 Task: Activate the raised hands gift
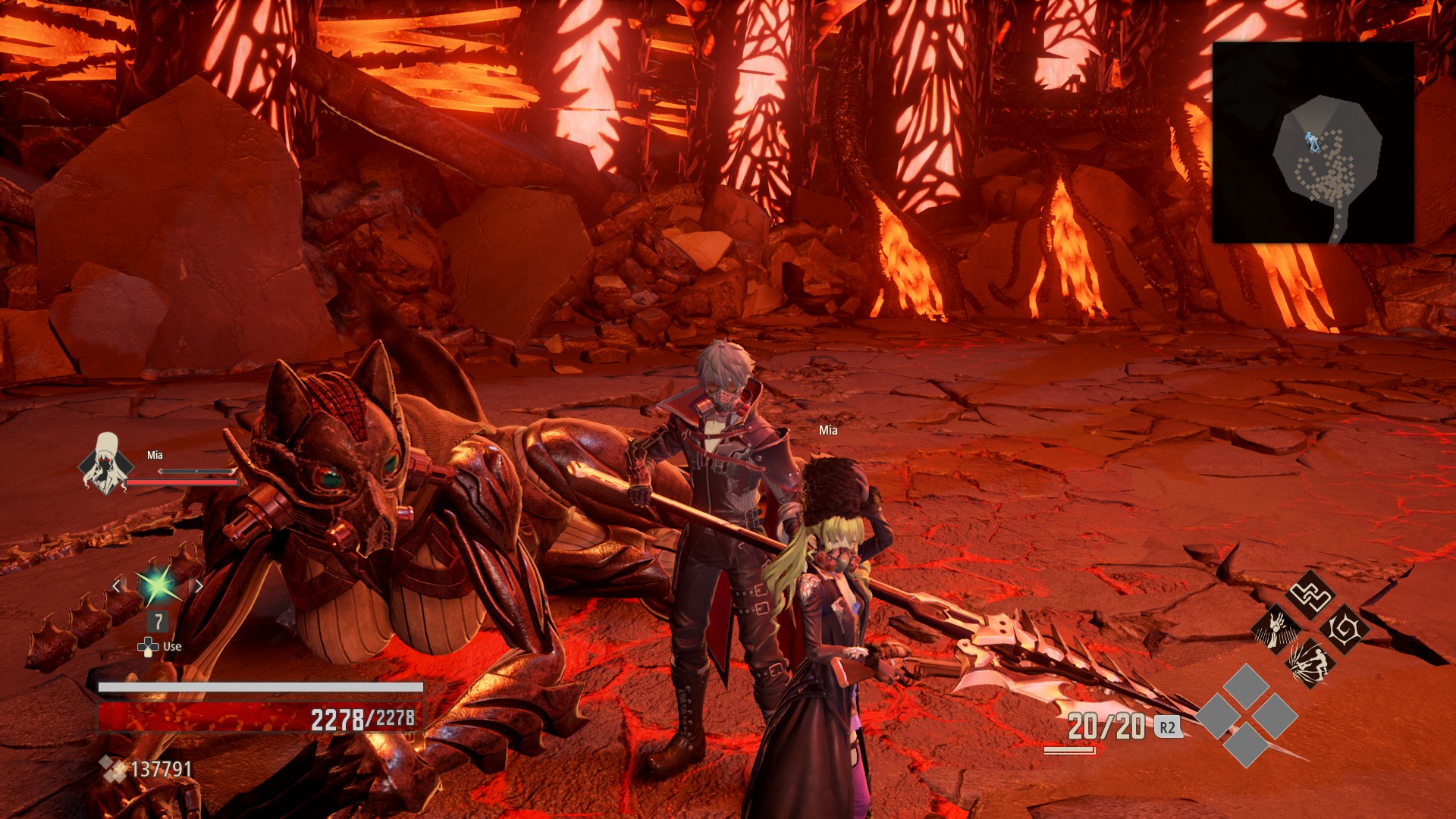1276,629
